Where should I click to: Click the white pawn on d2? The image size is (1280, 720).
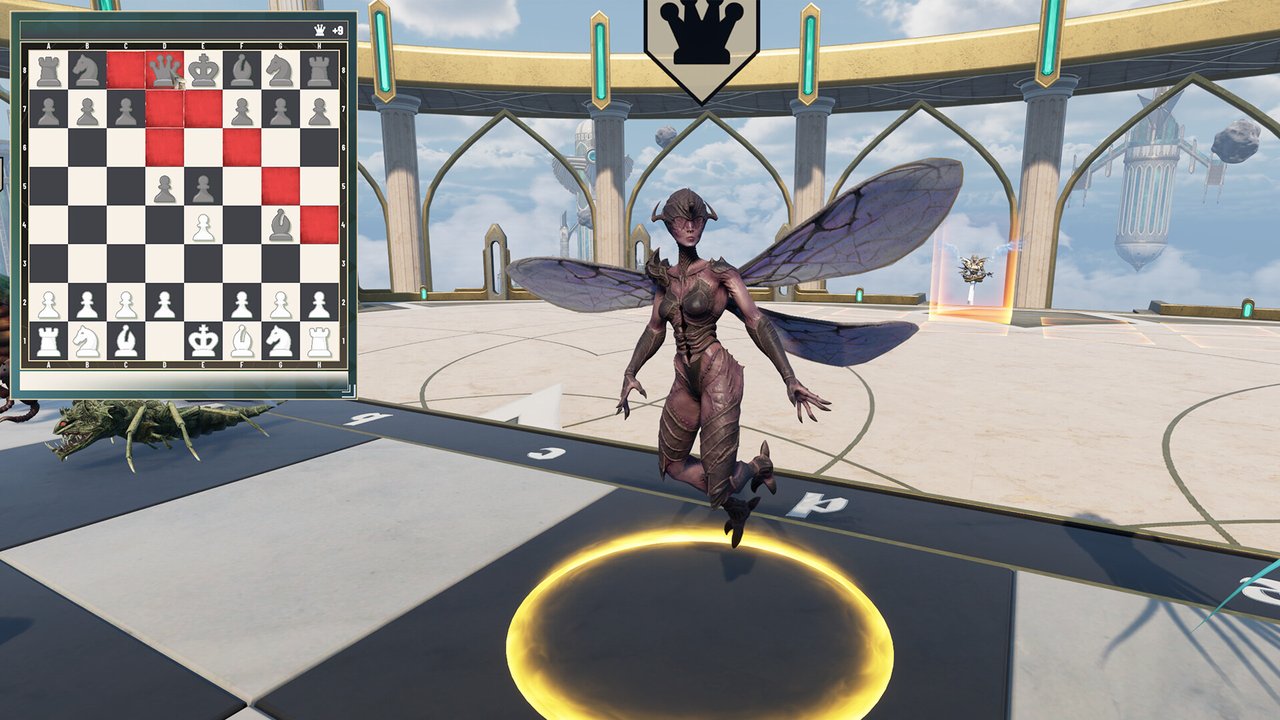165,303
